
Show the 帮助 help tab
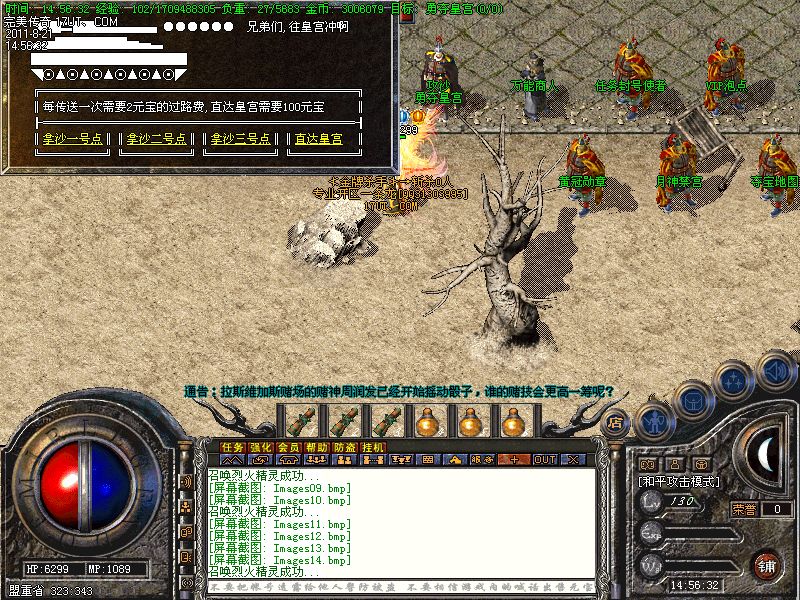tap(317, 447)
